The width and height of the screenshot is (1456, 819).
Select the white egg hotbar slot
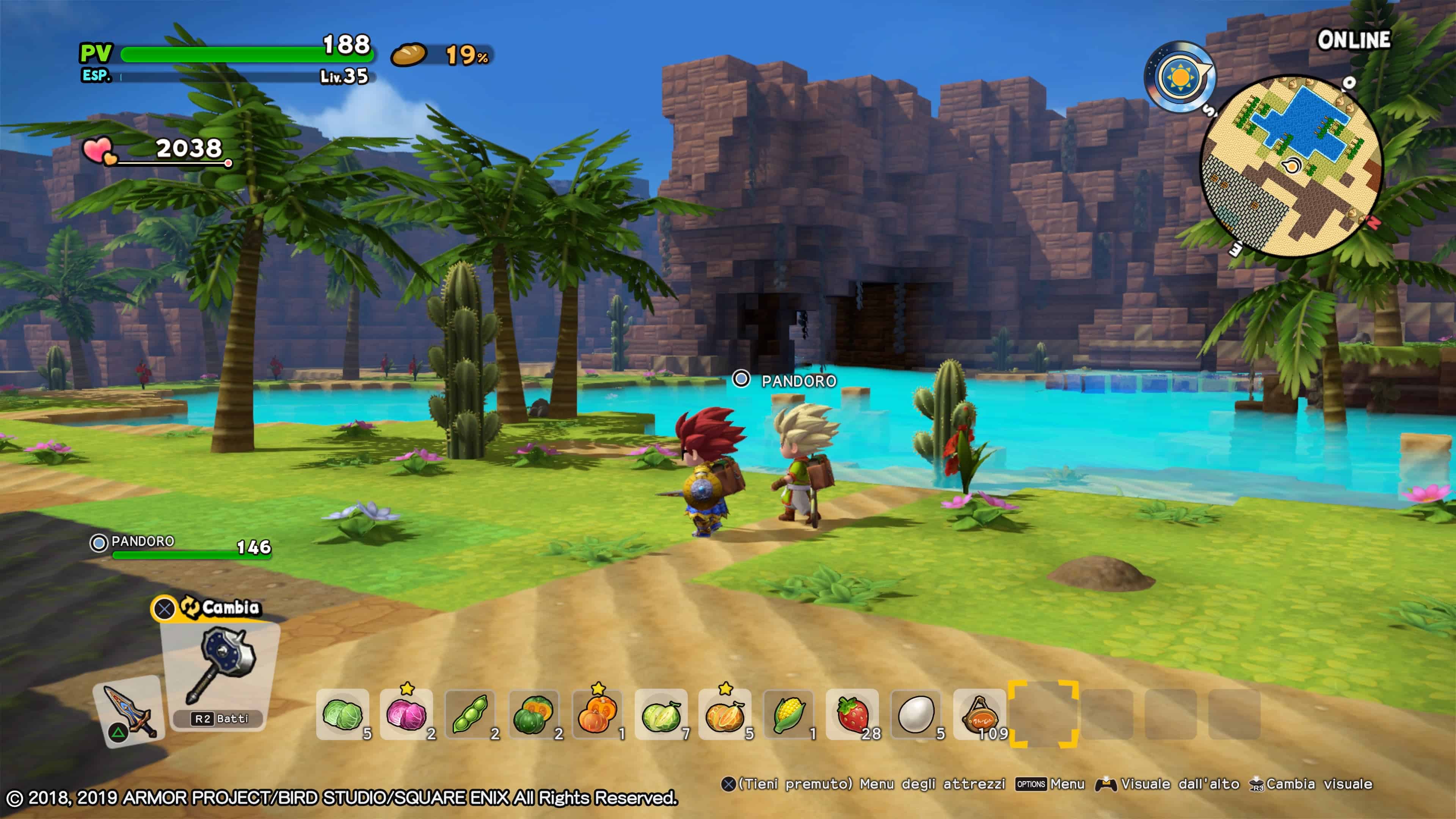click(916, 714)
